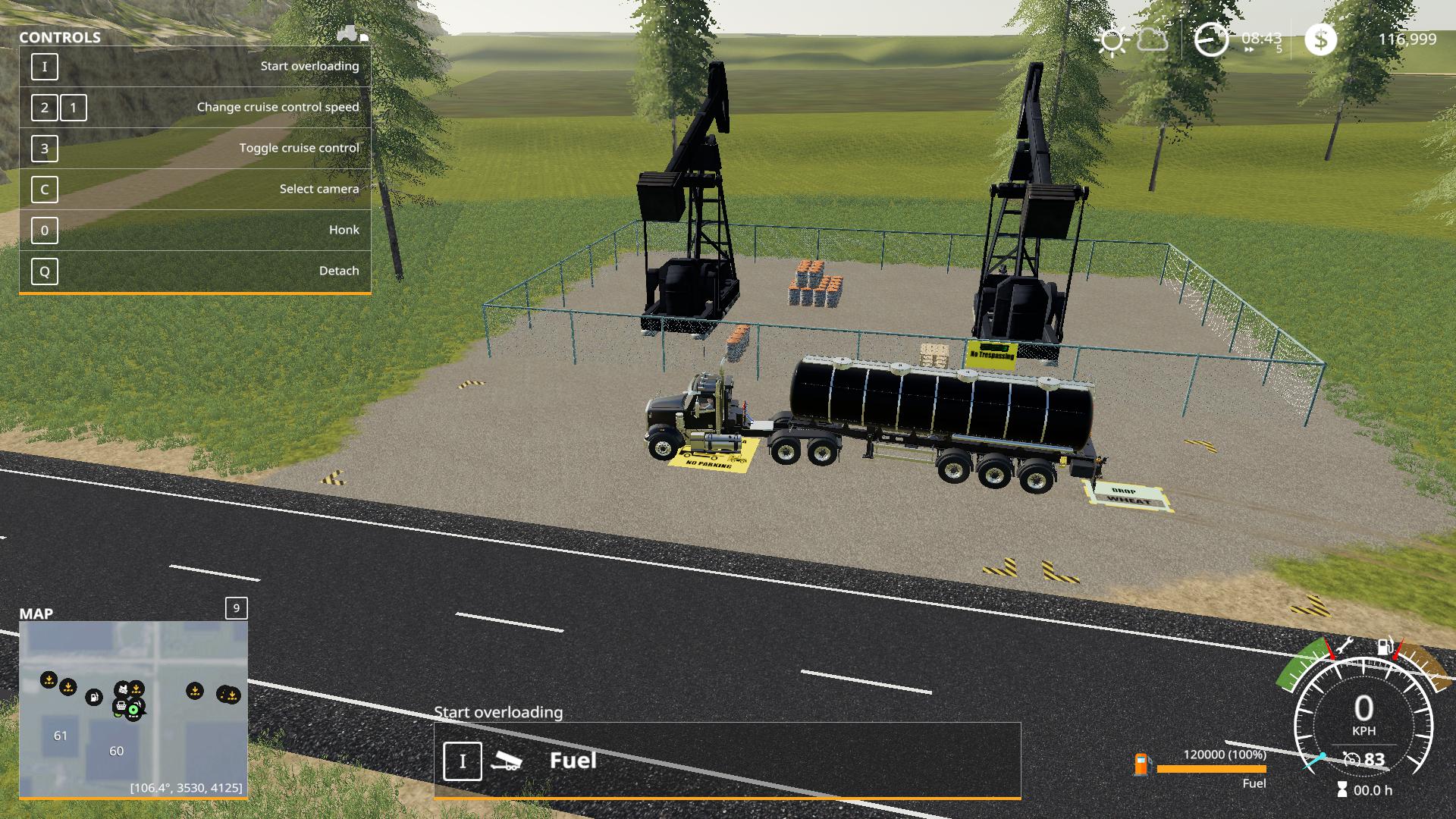Screen dimensions: 1456x819
Task: Select field 61 on the minimap
Action: point(61,736)
